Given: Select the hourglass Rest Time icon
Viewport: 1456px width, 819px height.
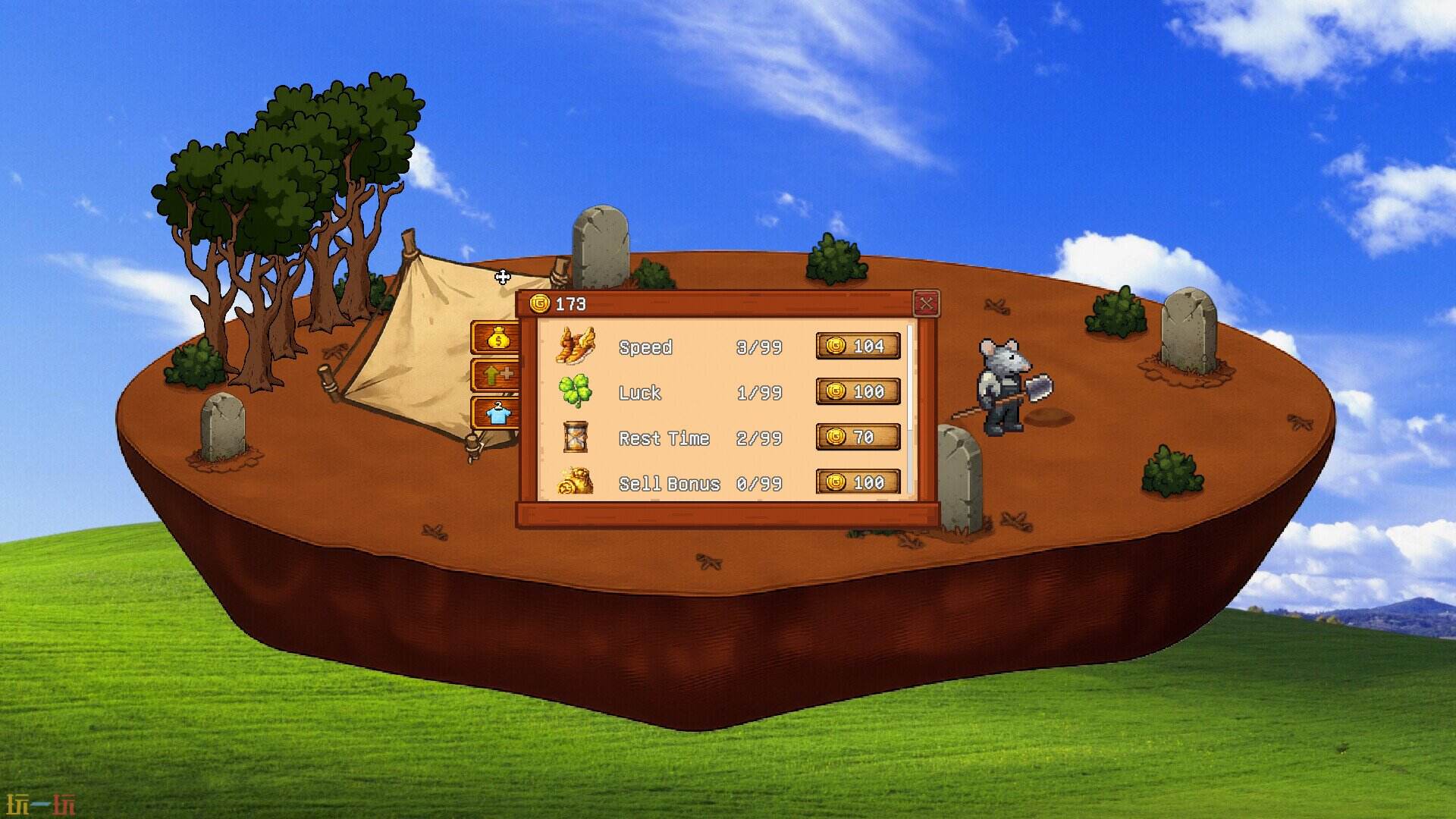Looking at the screenshot, I should click(x=575, y=438).
